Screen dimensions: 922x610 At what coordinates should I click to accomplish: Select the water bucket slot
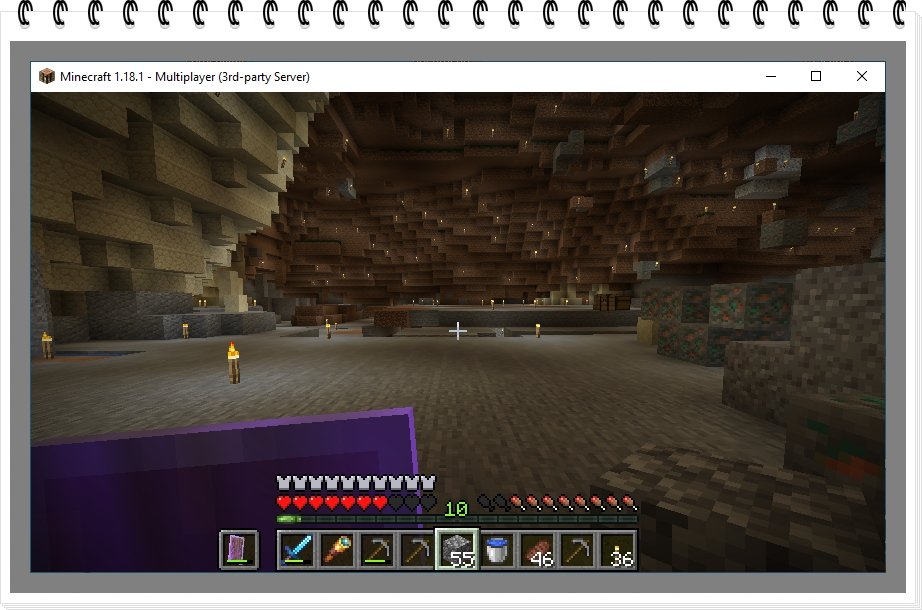[497, 549]
